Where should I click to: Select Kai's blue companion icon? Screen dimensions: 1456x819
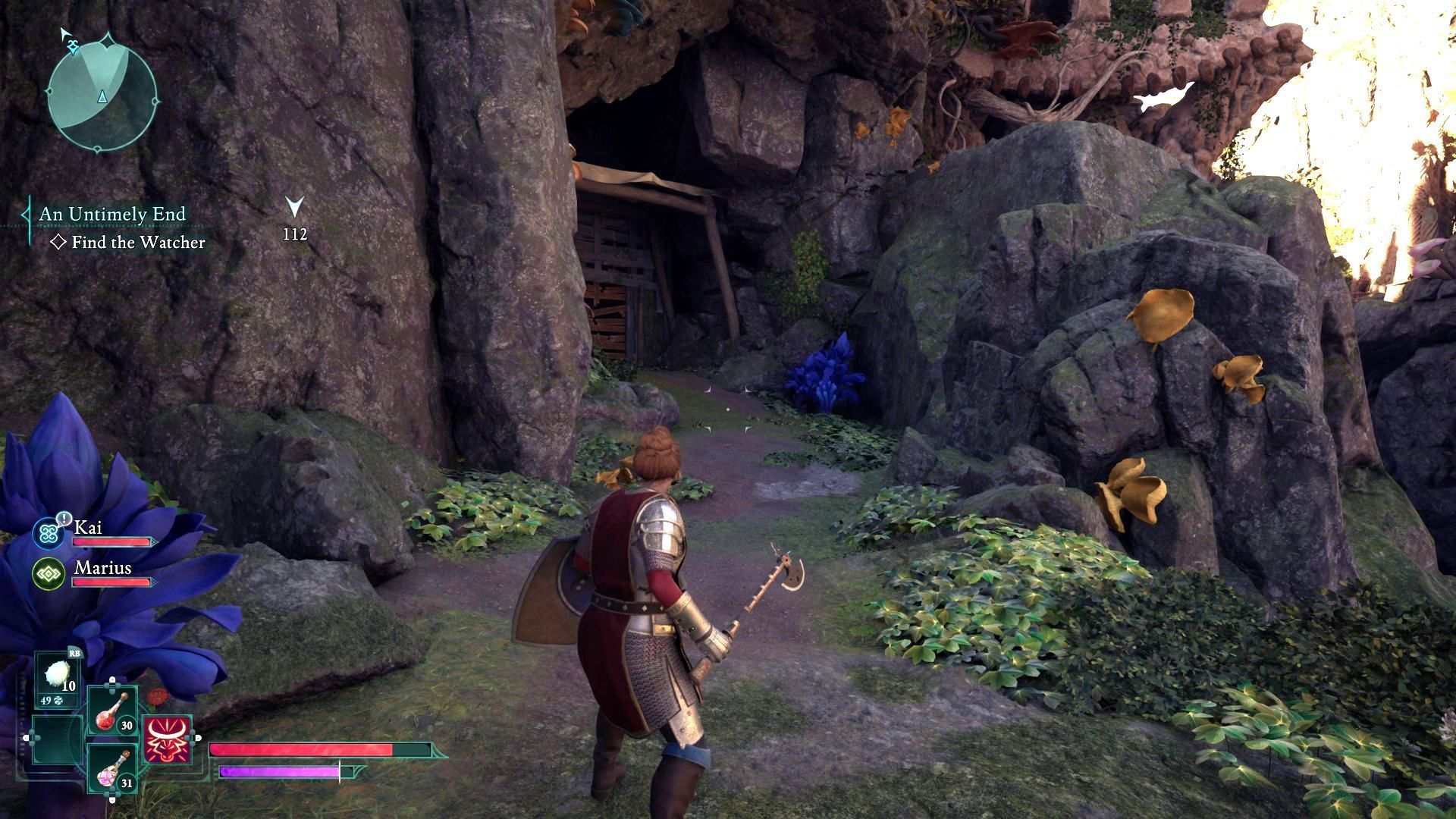(x=50, y=532)
